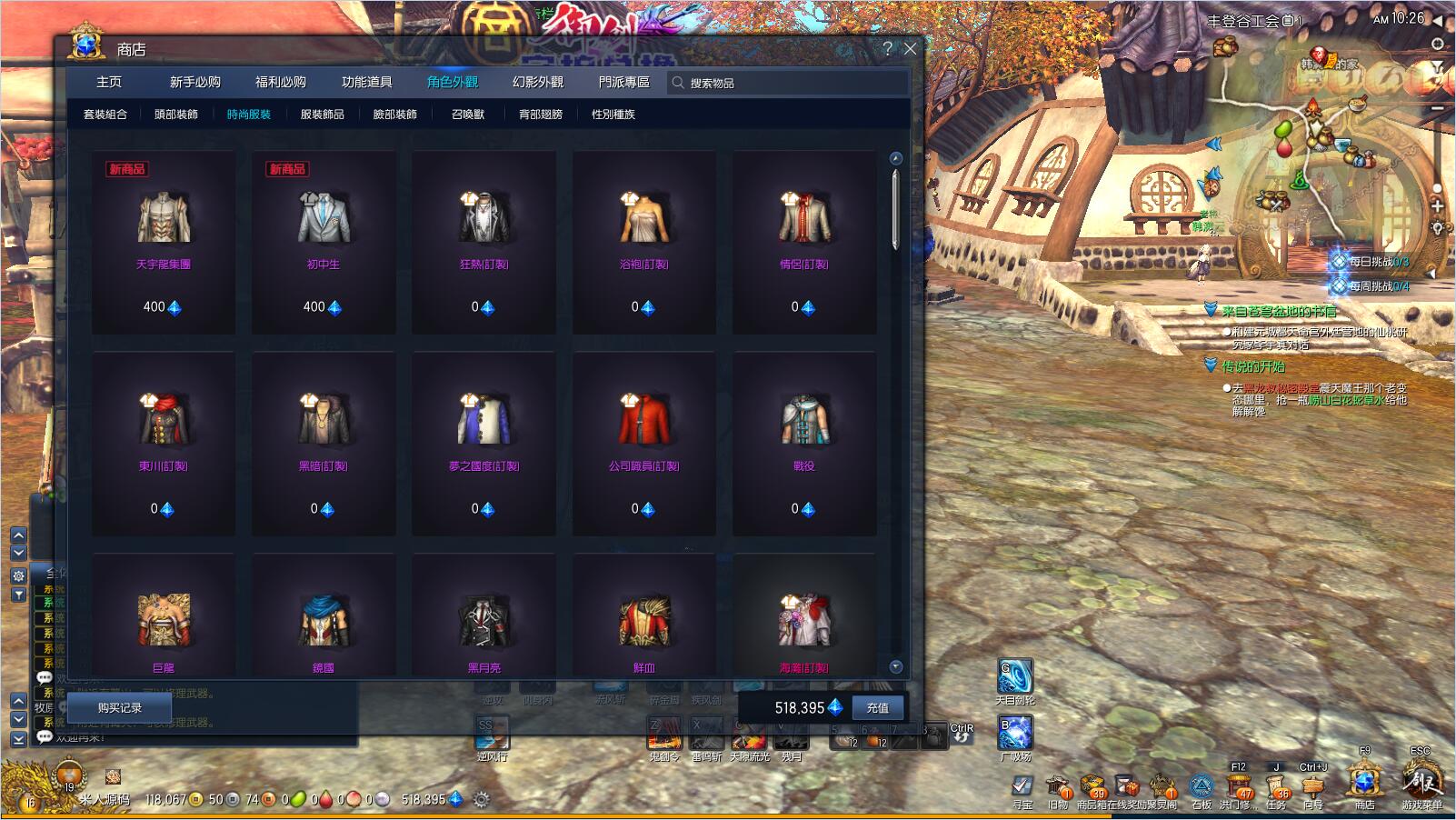Choose the 套裝組合 subcategory
The image size is (1456, 820).
point(105,115)
